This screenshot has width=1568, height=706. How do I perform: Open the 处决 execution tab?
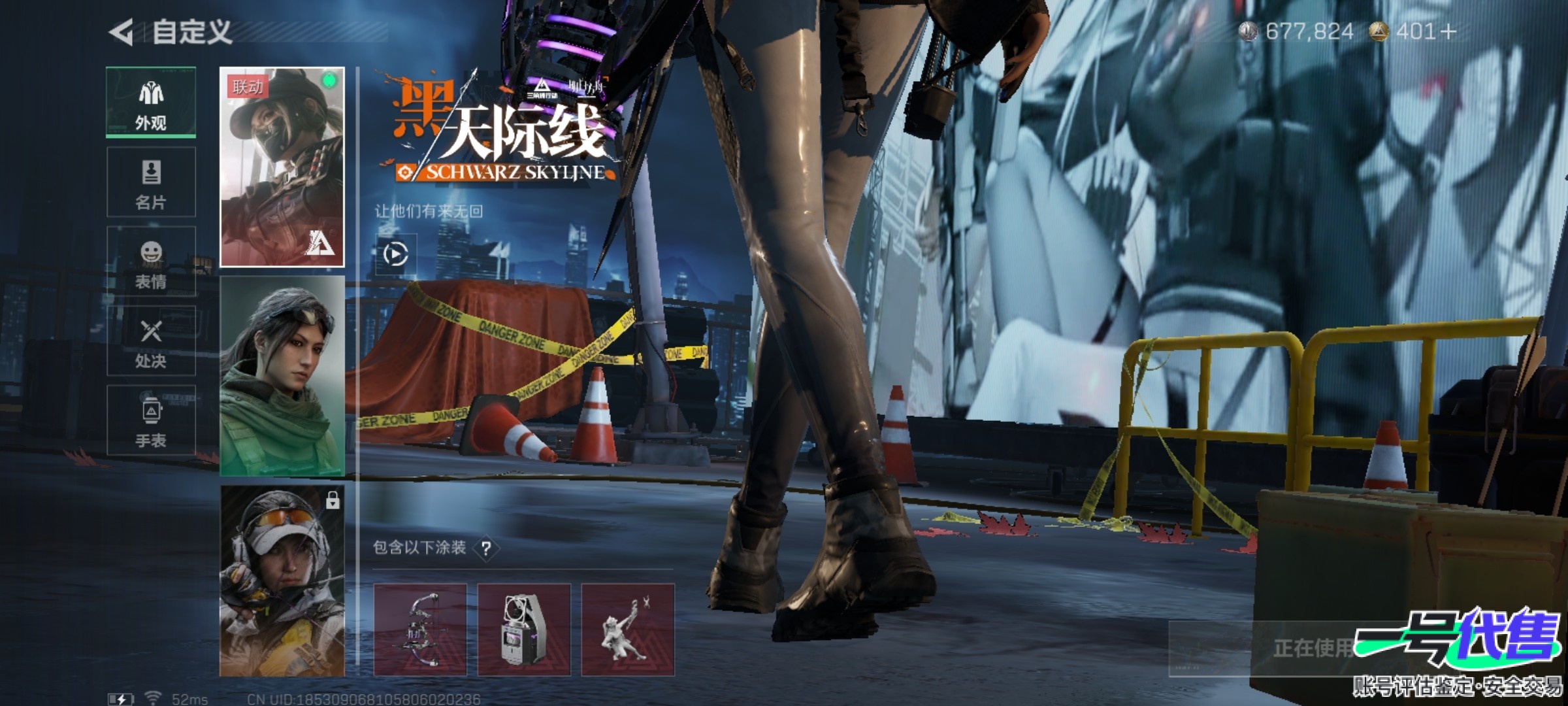(x=151, y=341)
